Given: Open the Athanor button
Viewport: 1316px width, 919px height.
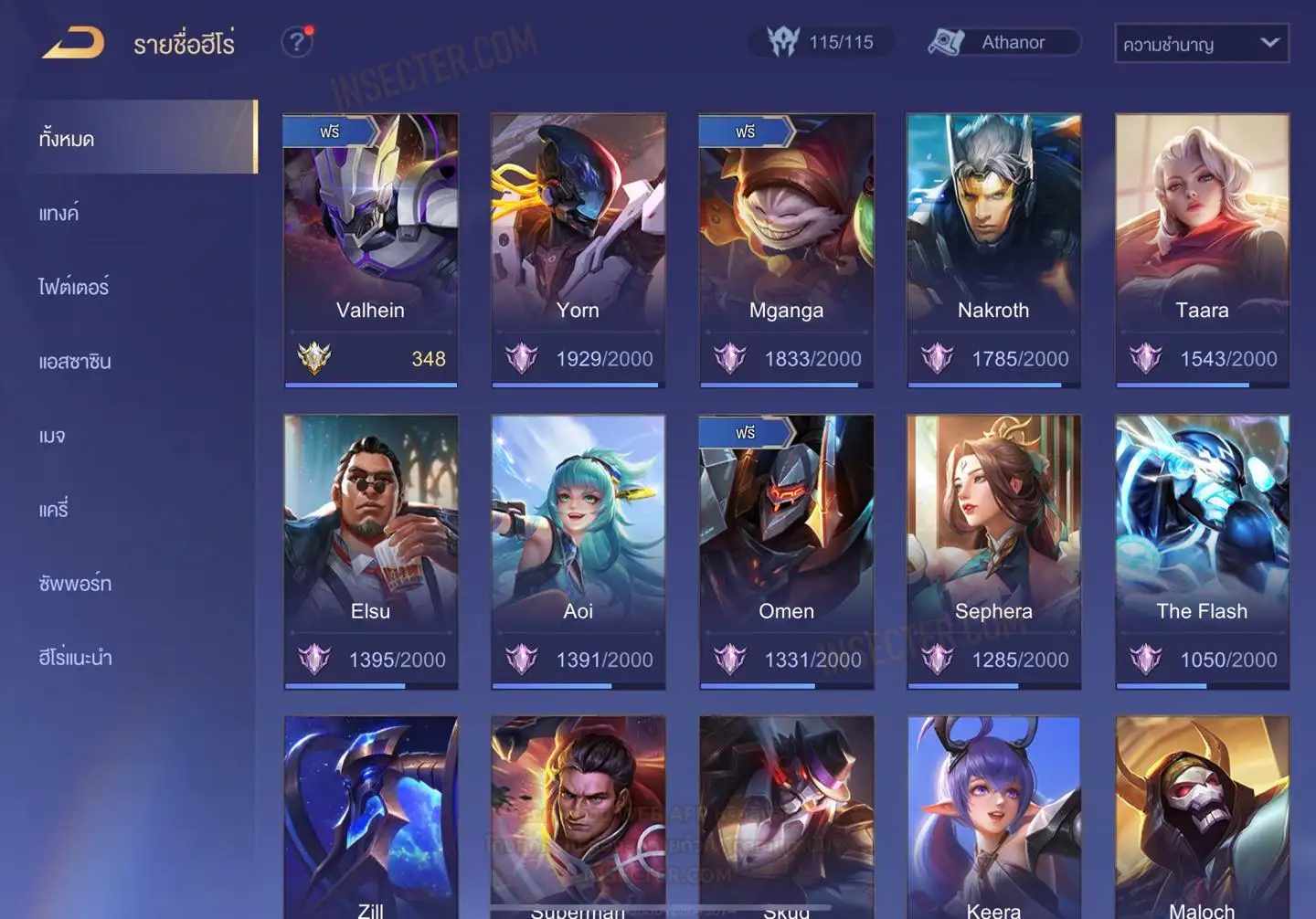Looking at the screenshot, I should click(1004, 42).
